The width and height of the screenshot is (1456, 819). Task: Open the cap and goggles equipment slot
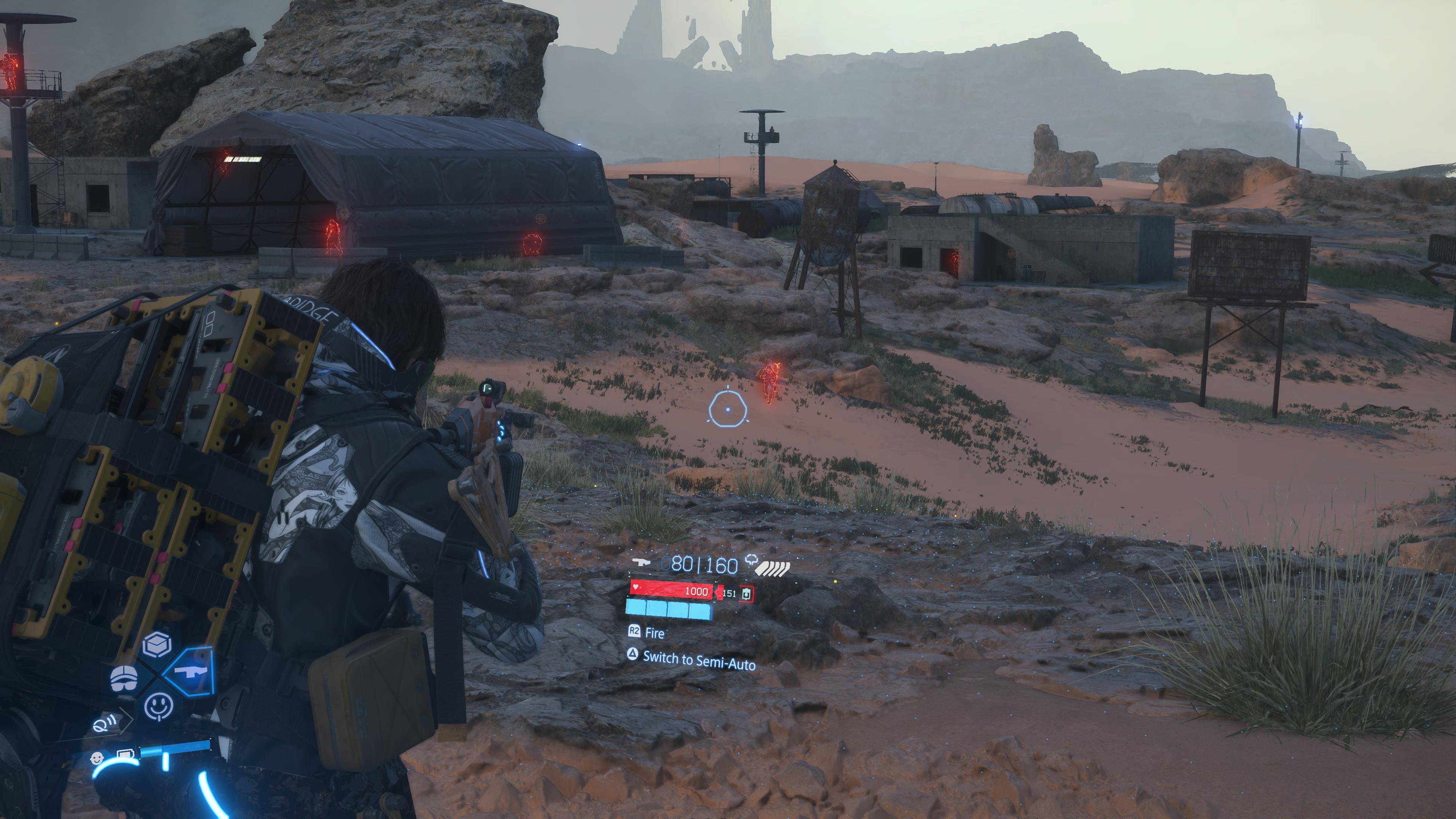[x=124, y=678]
